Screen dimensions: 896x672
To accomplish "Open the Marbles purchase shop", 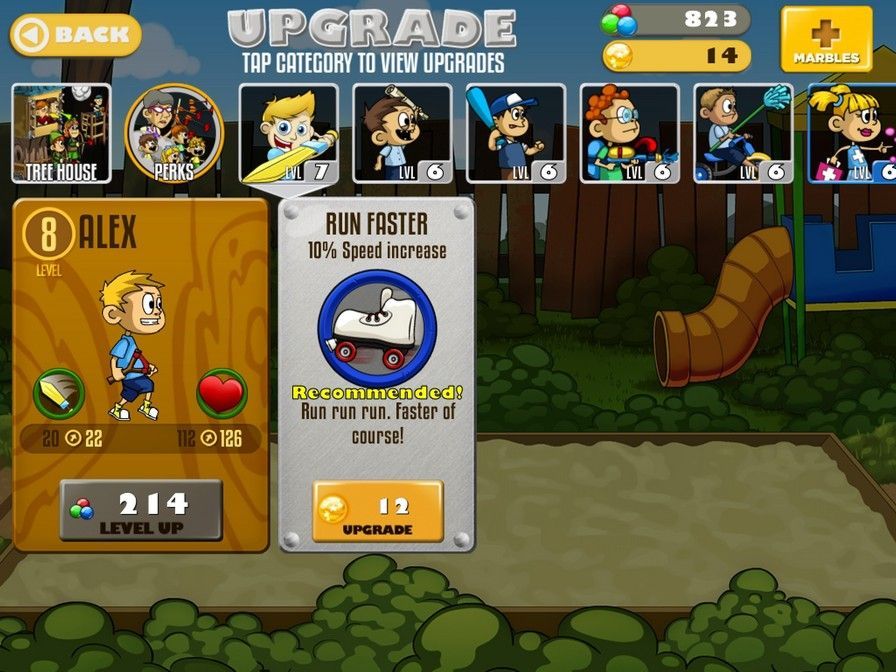I will tap(826, 40).
